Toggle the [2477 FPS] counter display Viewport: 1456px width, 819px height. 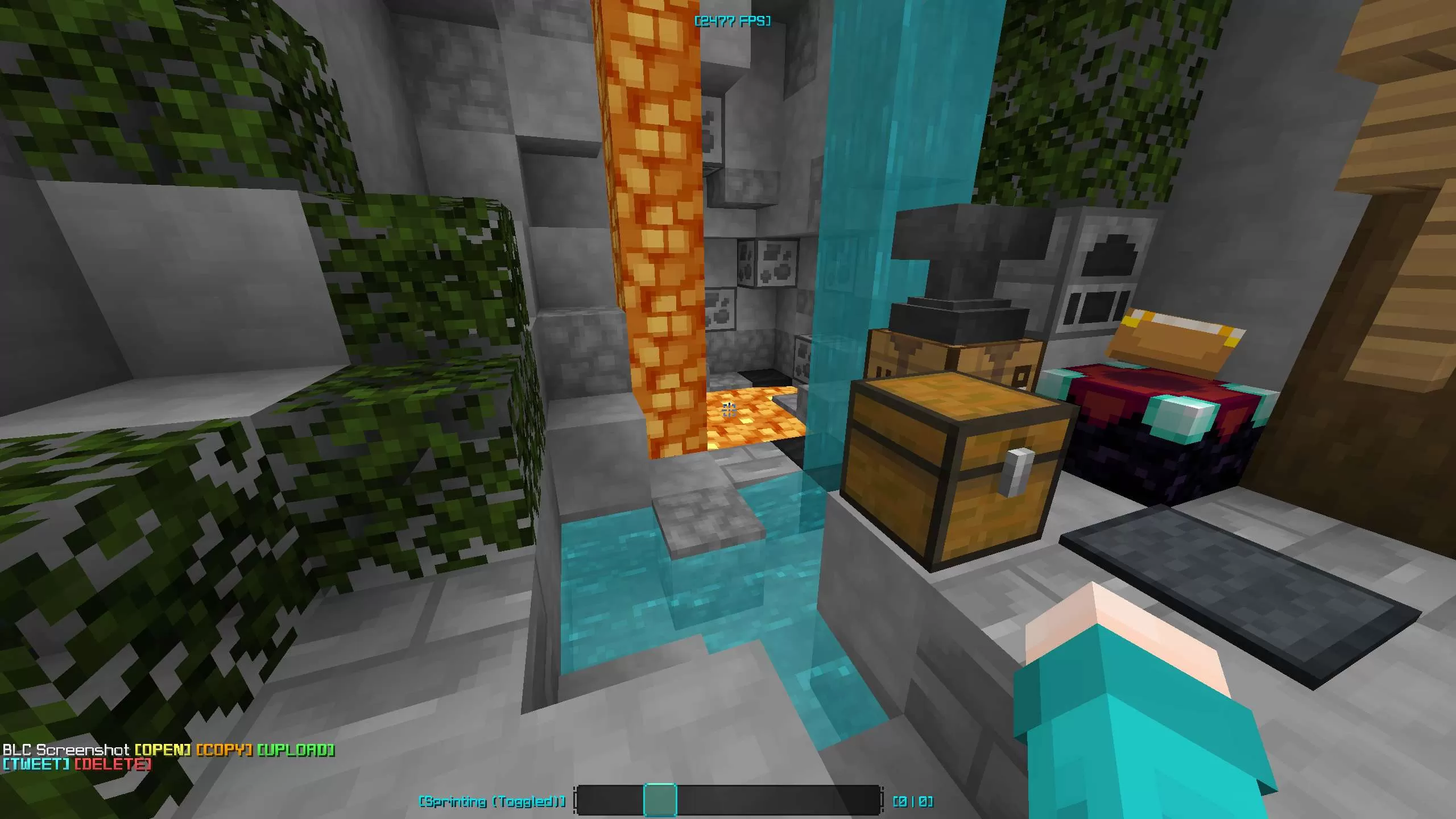coord(733,21)
